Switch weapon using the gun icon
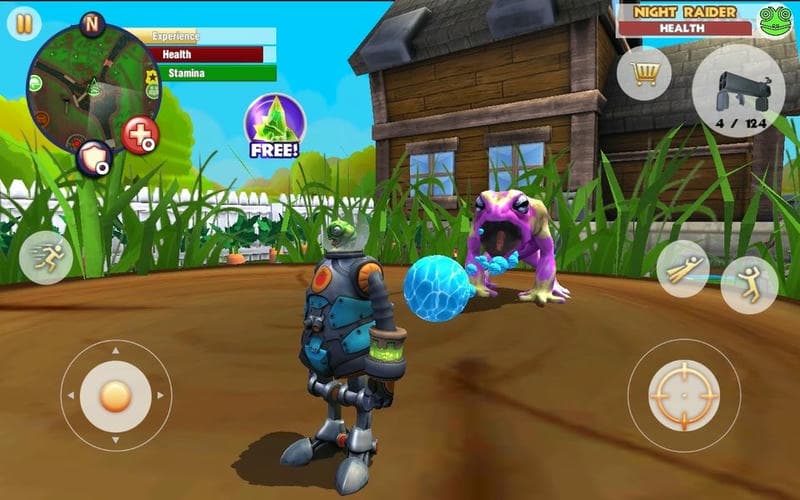800x500 pixels. click(738, 90)
